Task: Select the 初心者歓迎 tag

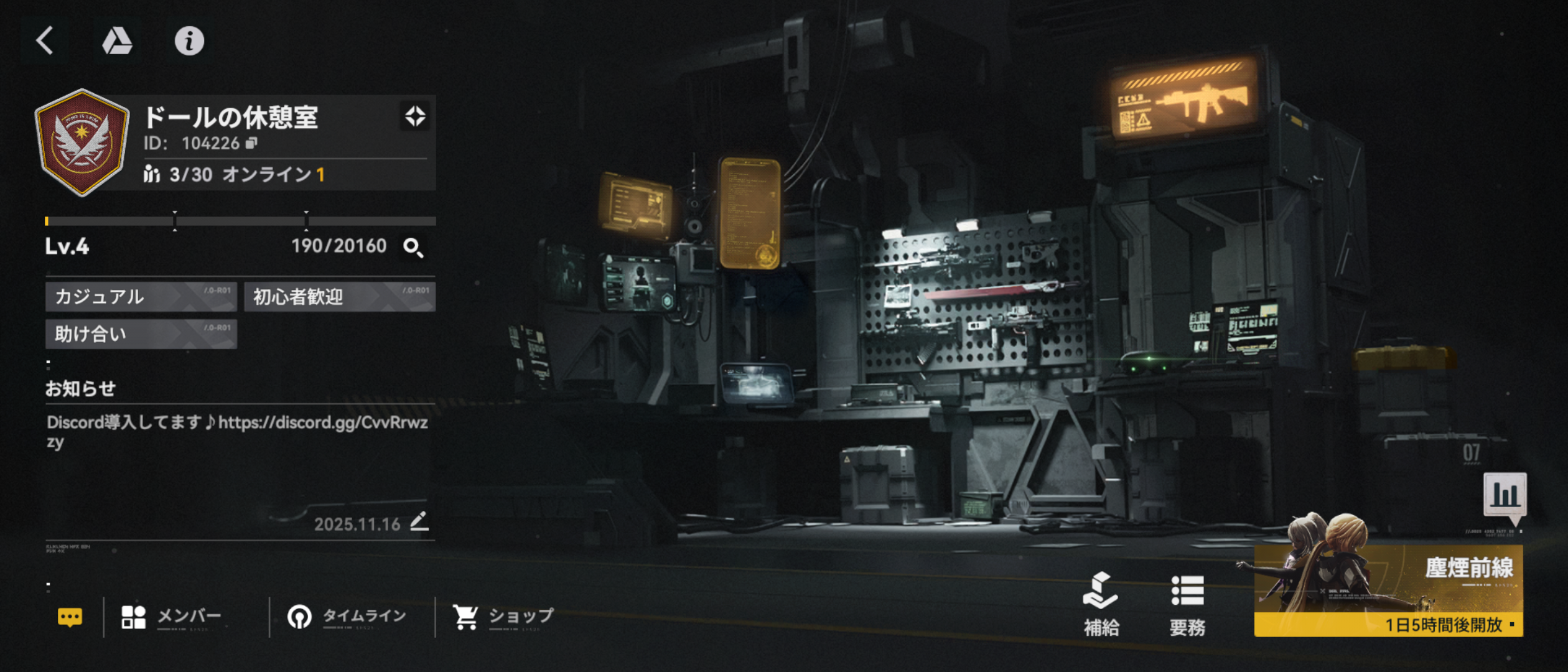Action: tap(340, 297)
